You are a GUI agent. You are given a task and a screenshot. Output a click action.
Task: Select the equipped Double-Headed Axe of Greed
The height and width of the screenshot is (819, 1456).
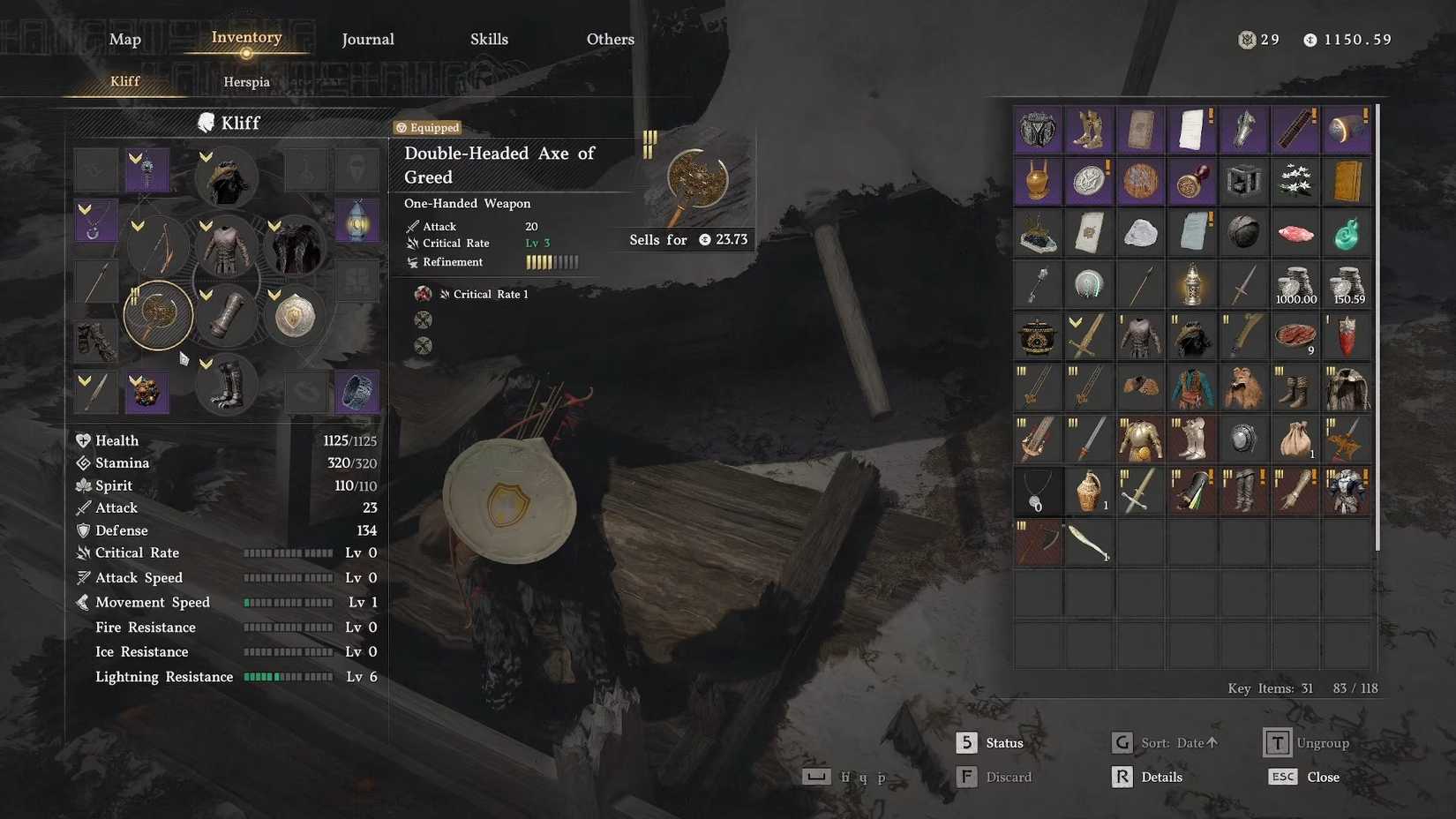tap(158, 315)
